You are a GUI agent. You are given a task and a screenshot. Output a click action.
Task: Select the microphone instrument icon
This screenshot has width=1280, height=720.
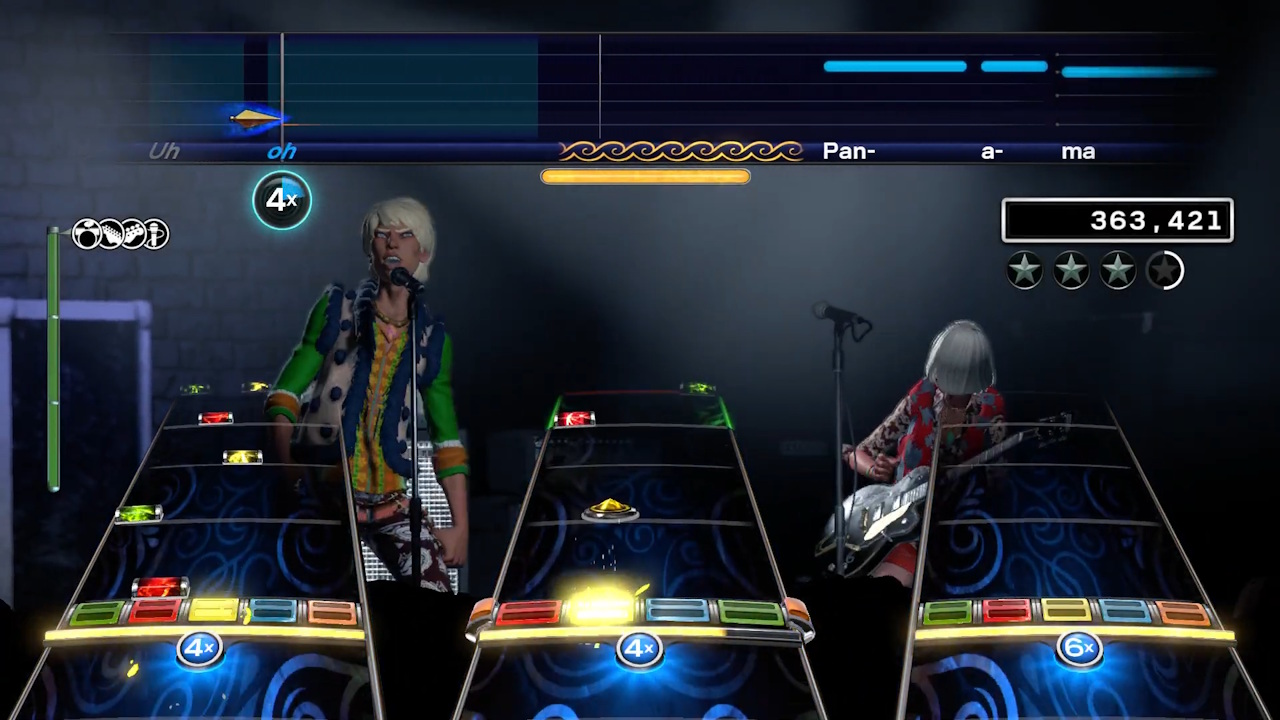(x=156, y=233)
